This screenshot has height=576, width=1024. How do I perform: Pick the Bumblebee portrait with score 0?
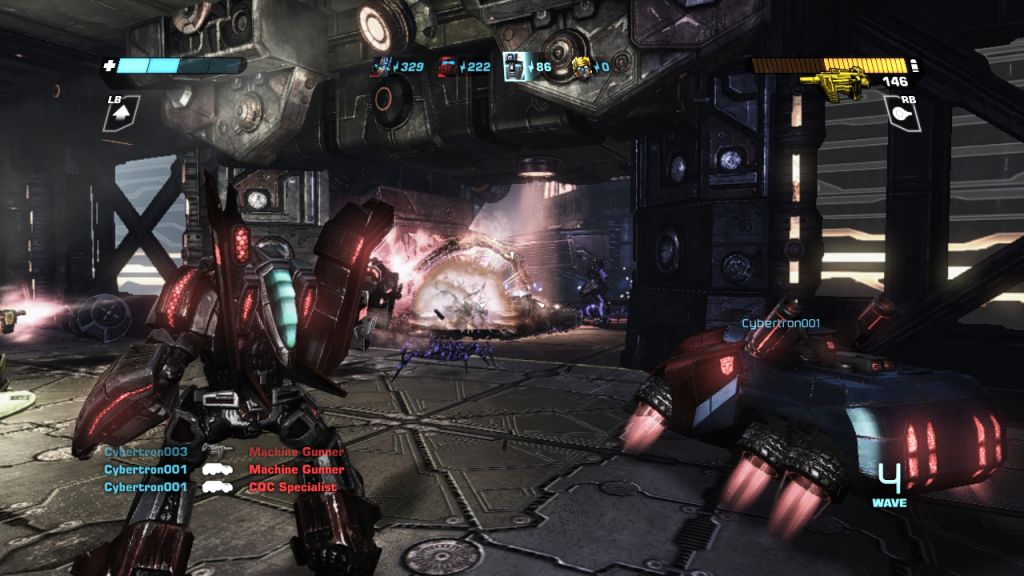[x=580, y=67]
